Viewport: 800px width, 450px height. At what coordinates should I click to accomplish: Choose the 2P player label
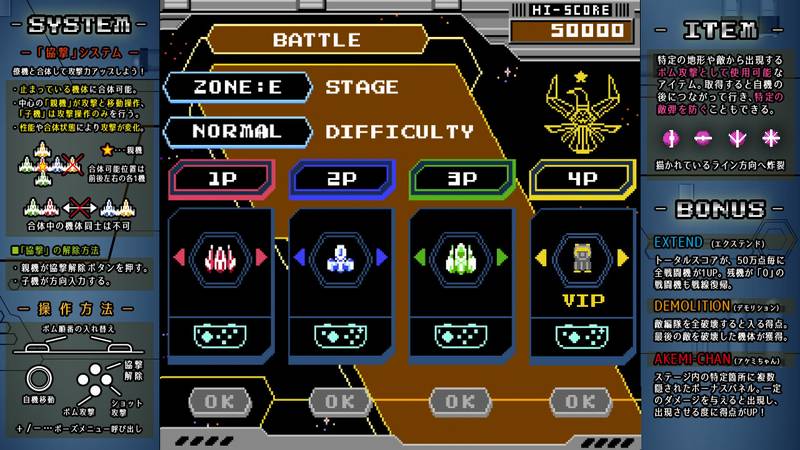pyautogui.click(x=340, y=180)
